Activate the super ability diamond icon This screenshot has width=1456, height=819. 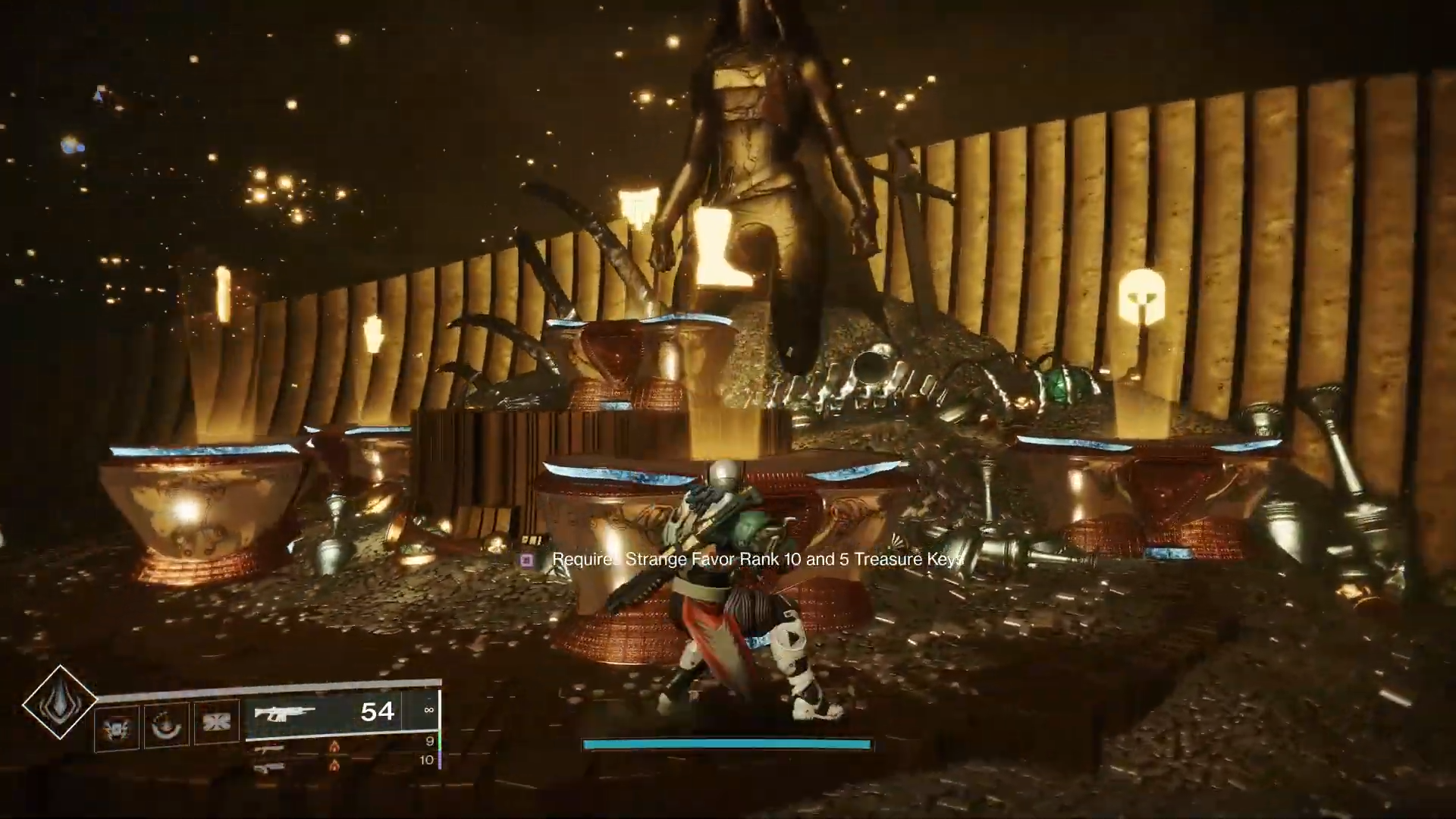pos(59,703)
